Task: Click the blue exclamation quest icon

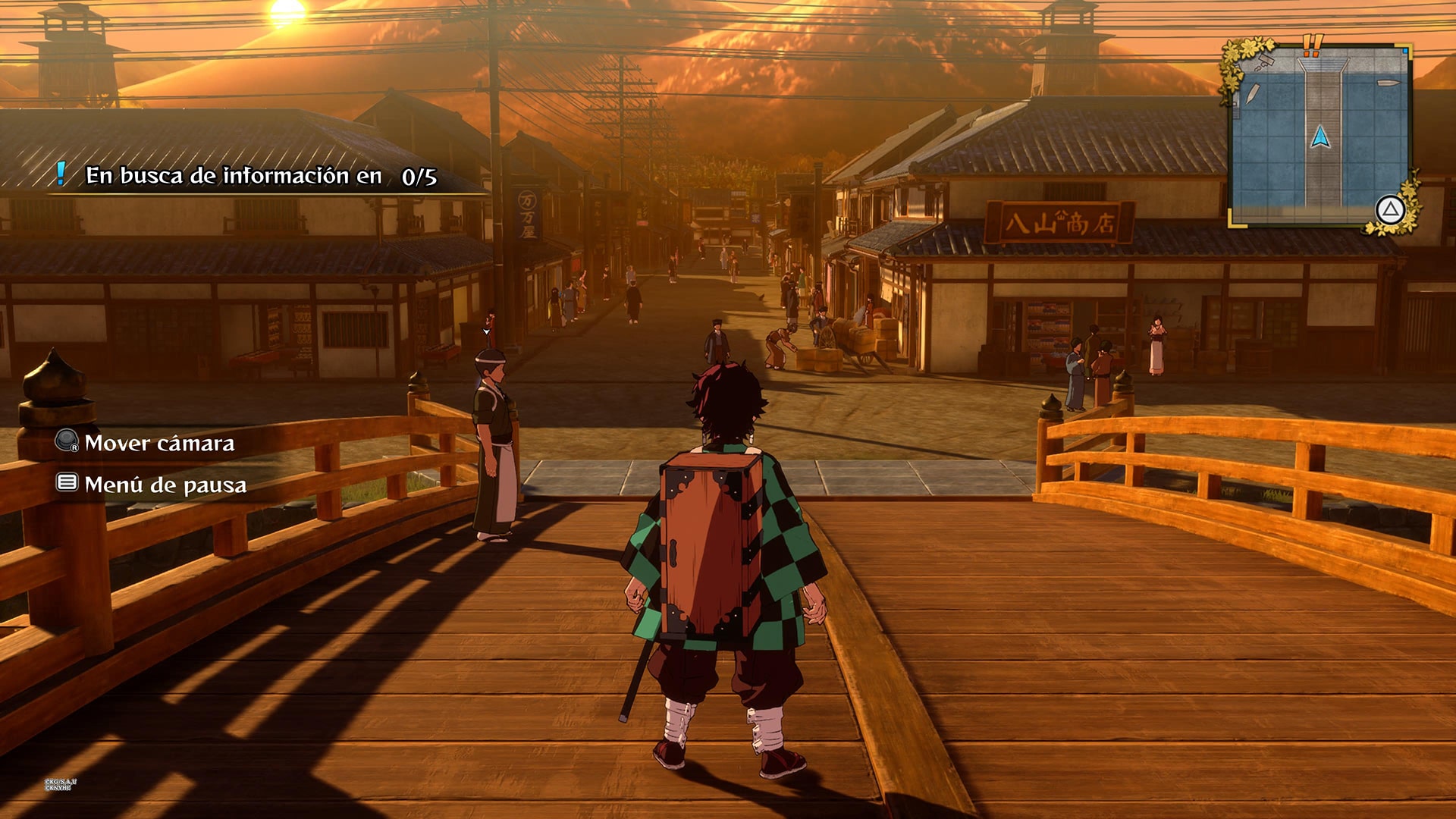Action: click(x=61, y=176)
